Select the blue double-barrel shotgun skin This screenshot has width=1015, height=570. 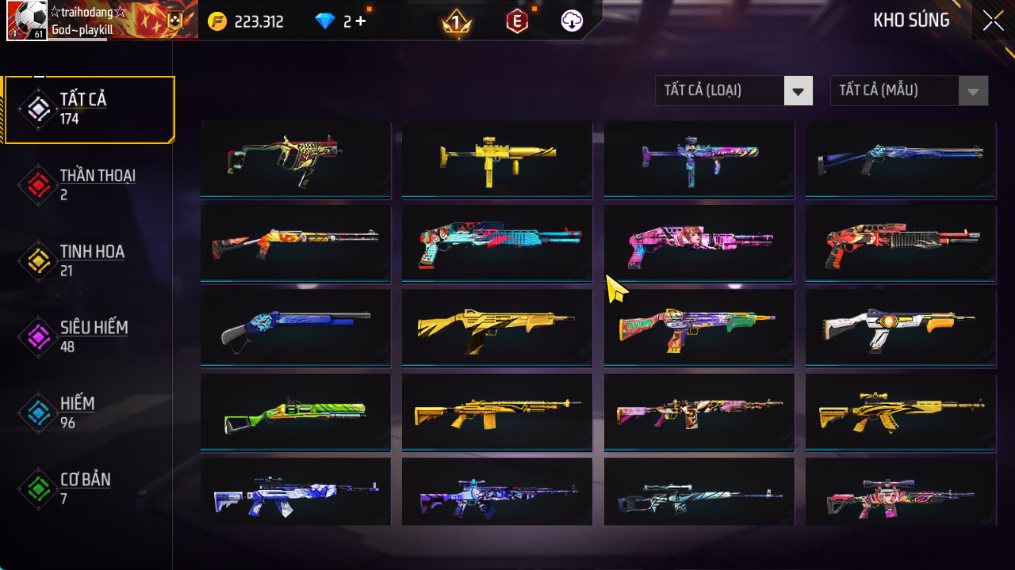pos(295,328)
